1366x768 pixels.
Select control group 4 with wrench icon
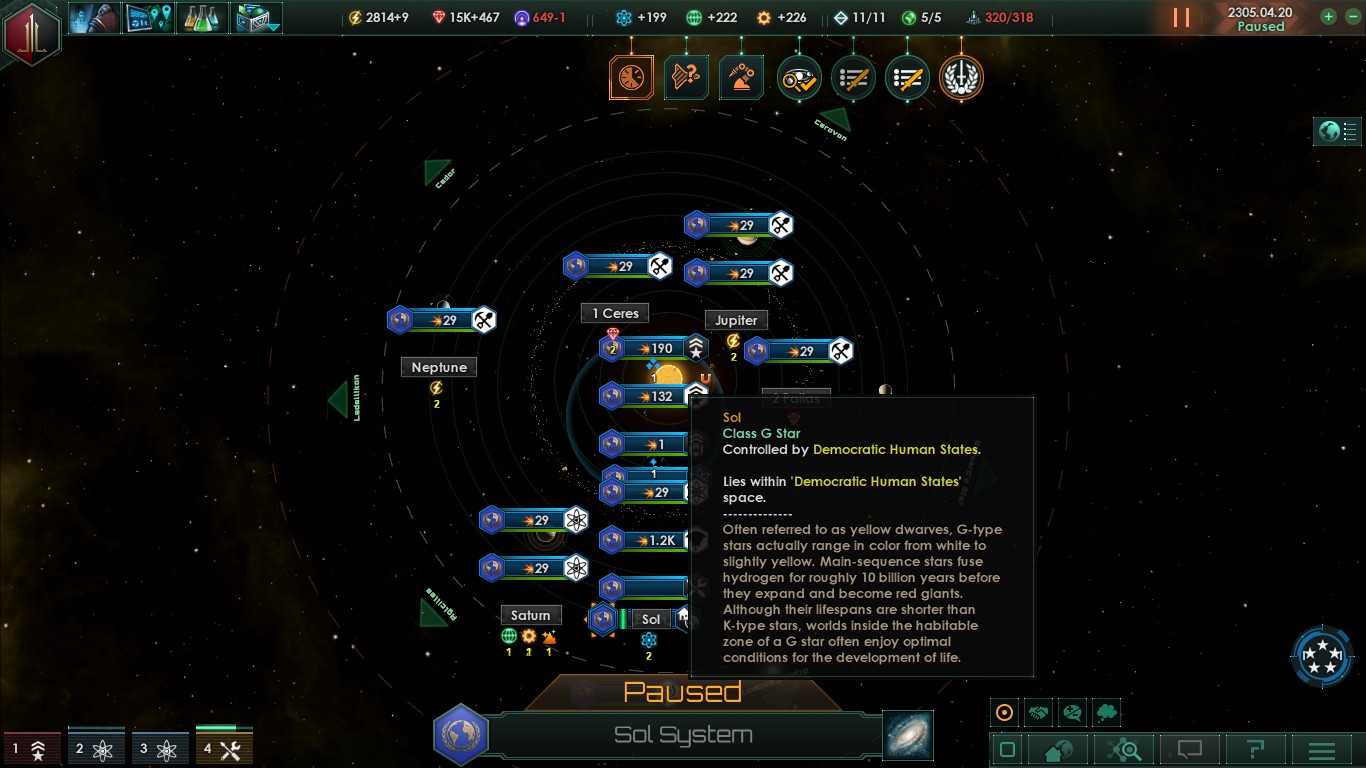(224, 749)
